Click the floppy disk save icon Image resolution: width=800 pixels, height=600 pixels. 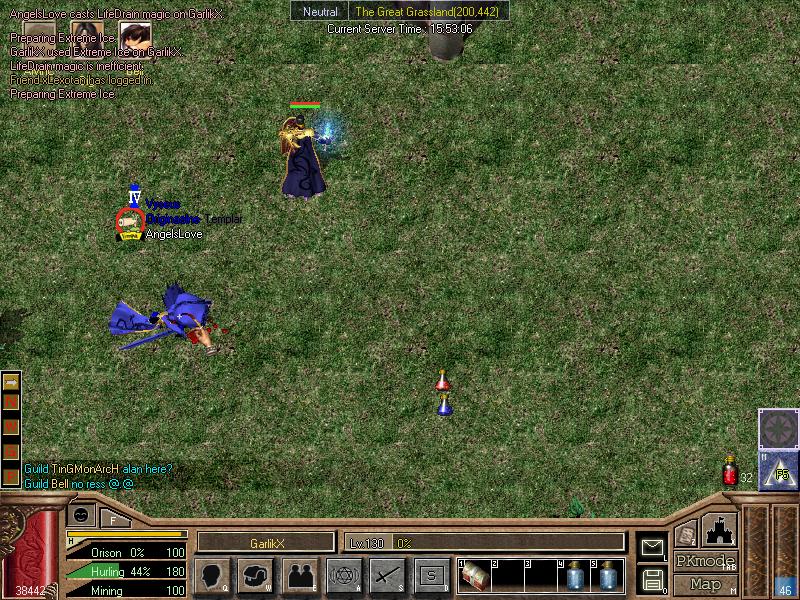652,579
